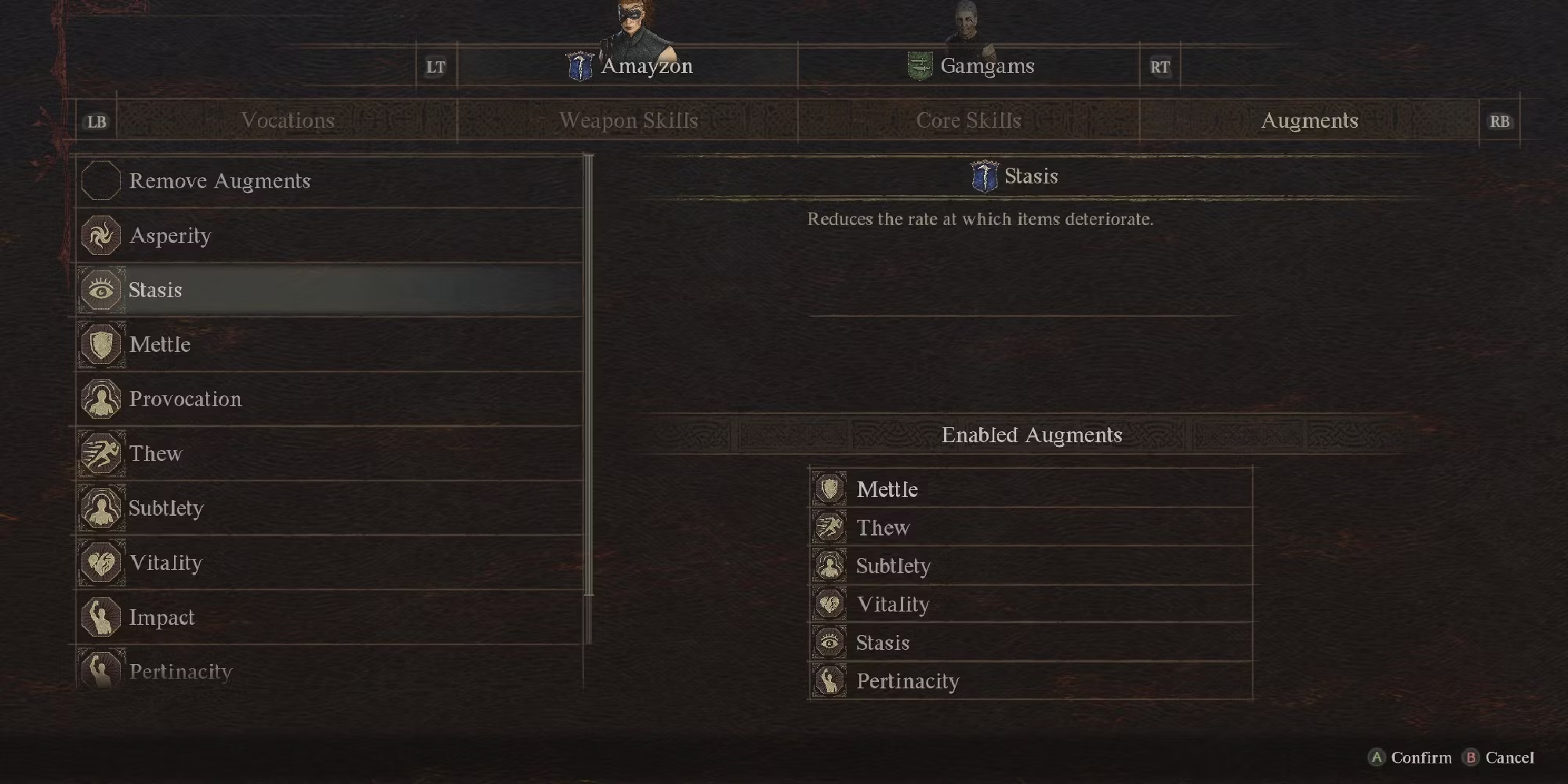Choose the Asperity augment in the list
The width and height of the screenshot is (1568, 784).
[x=329, y=236]
